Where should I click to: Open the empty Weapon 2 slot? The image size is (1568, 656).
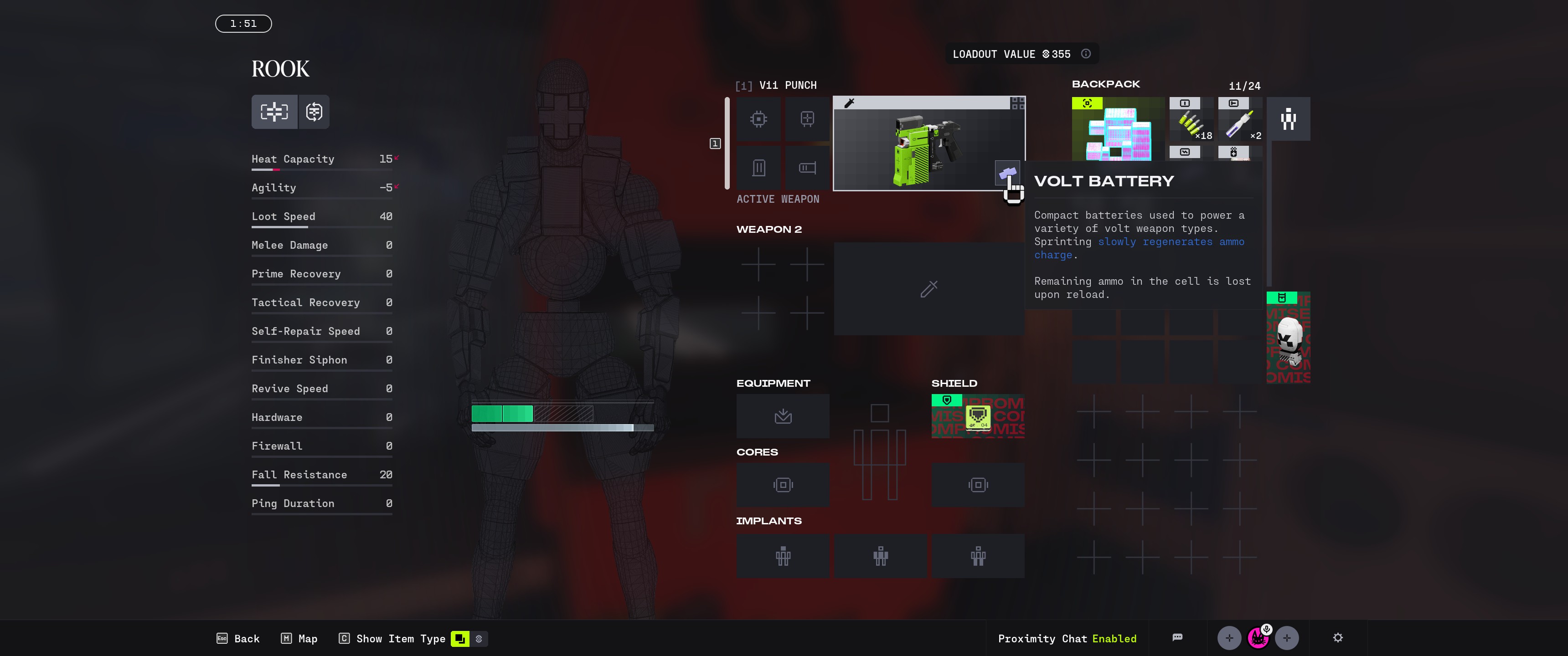[928, 289]
